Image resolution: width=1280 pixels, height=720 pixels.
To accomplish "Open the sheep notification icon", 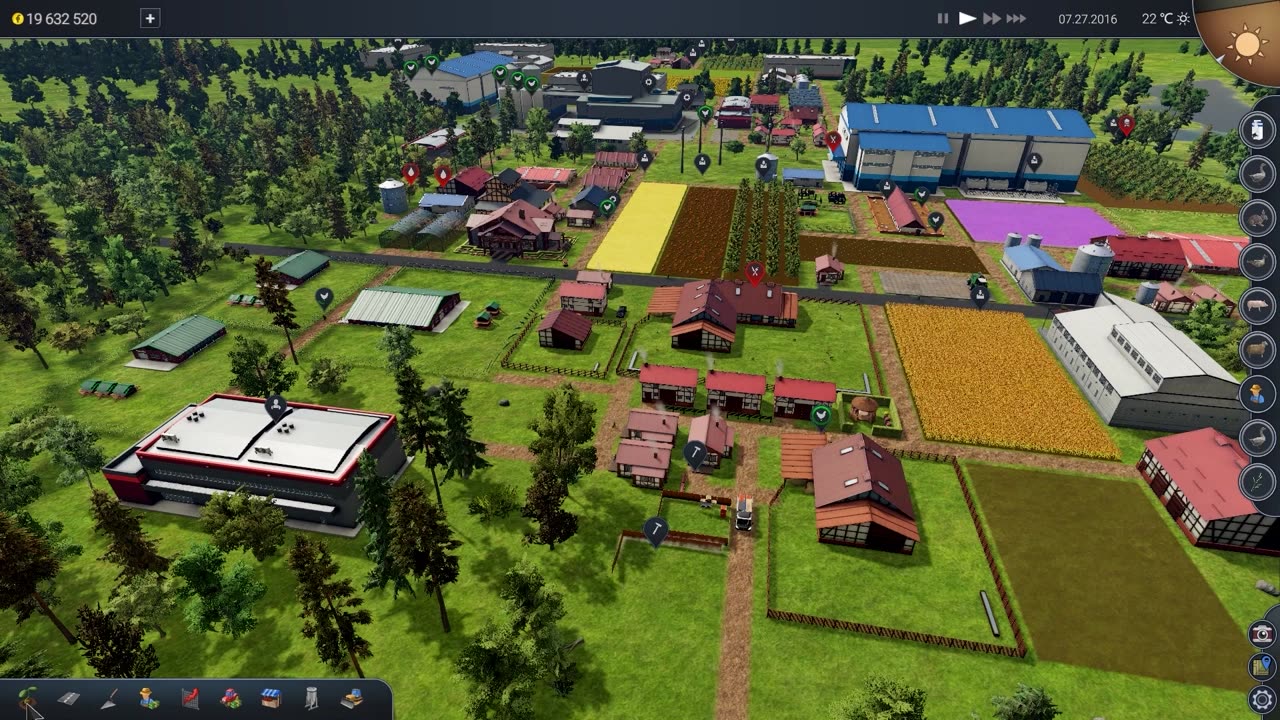I will click(x=1258, y=350).
